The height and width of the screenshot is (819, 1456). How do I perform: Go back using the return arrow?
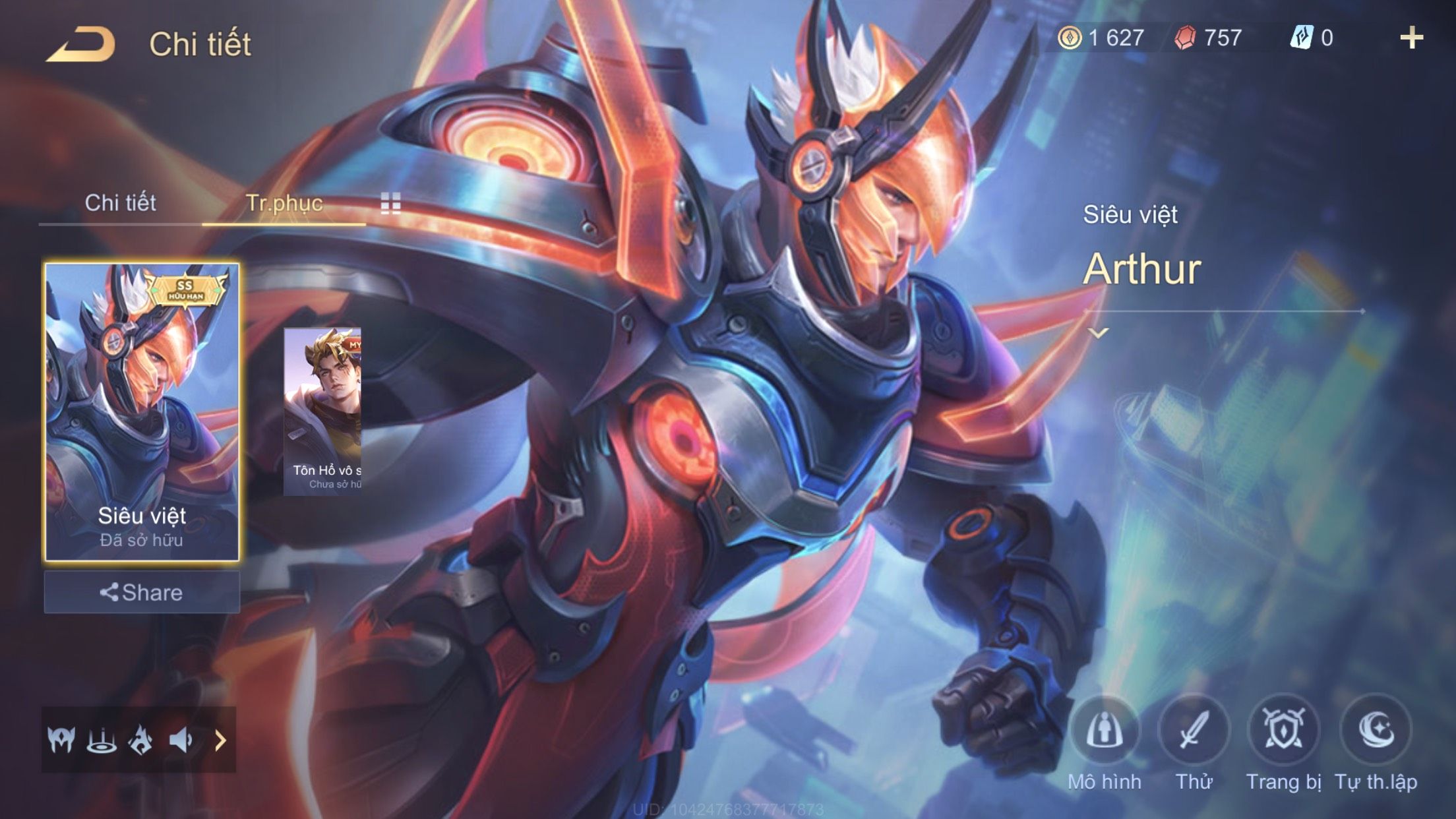(80, 44)
